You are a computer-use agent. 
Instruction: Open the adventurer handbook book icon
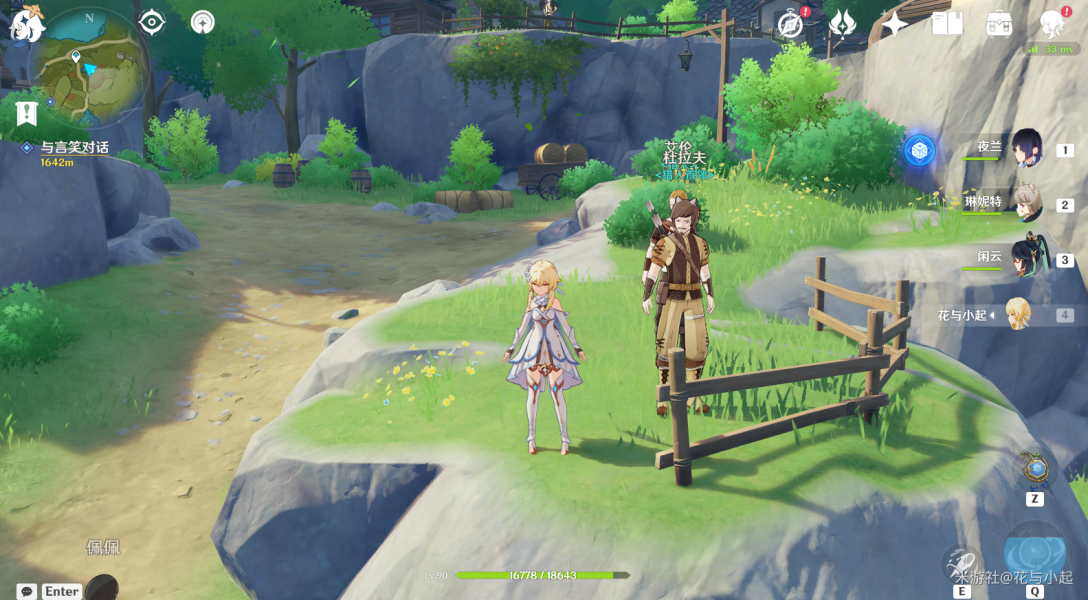(x=946, y=23)
